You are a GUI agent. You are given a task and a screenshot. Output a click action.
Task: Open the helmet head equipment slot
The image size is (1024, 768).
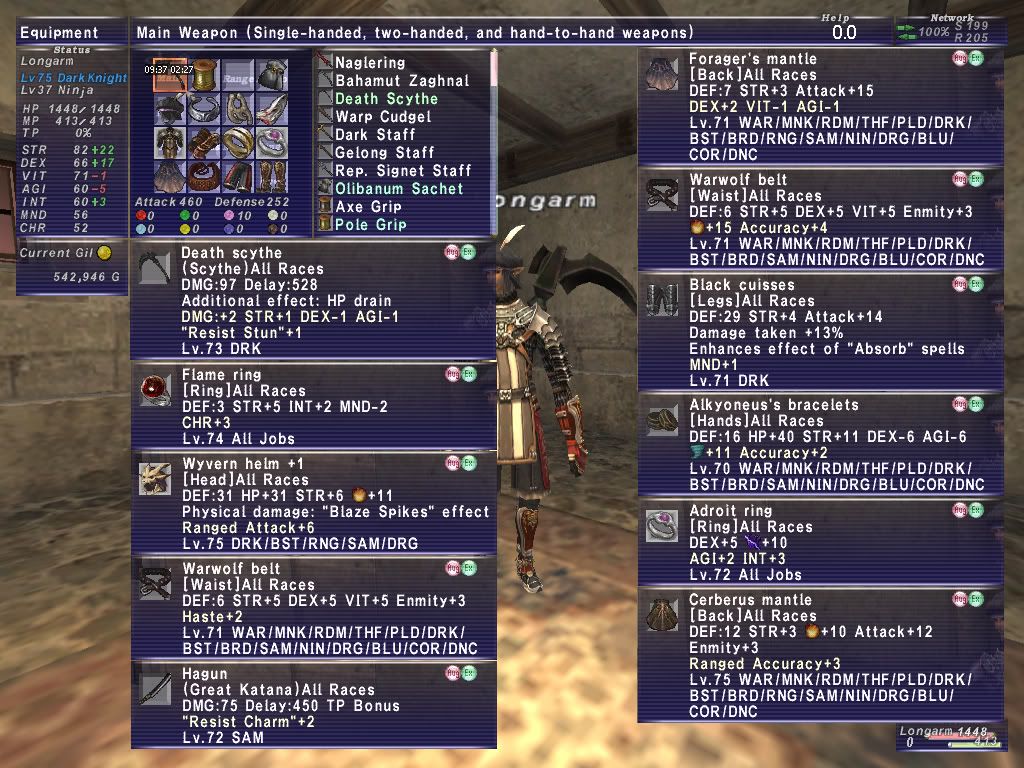[170, 108]
